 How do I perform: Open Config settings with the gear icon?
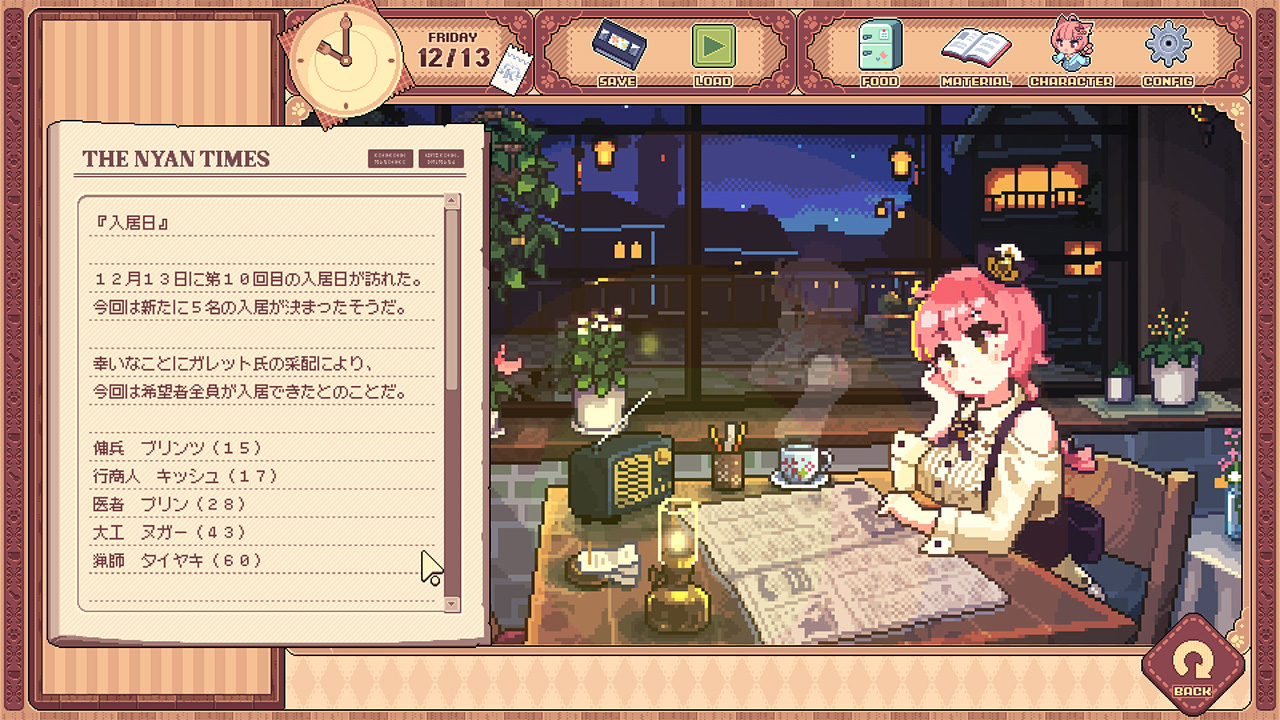pyautogui.click(x=1167, y=52)
